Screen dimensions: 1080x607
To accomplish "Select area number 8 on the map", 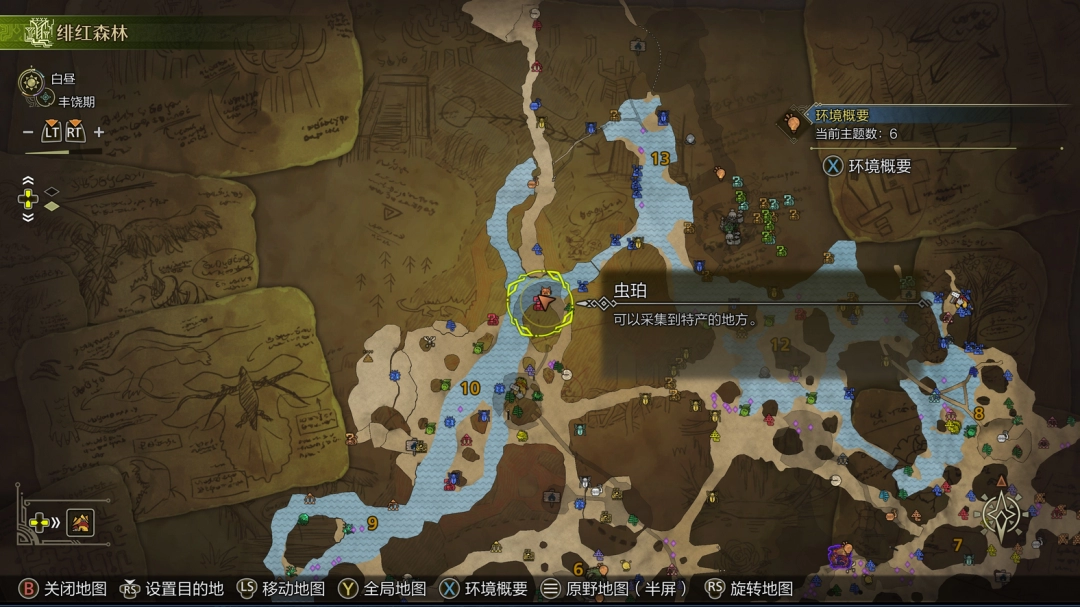I will click(978, 412).
